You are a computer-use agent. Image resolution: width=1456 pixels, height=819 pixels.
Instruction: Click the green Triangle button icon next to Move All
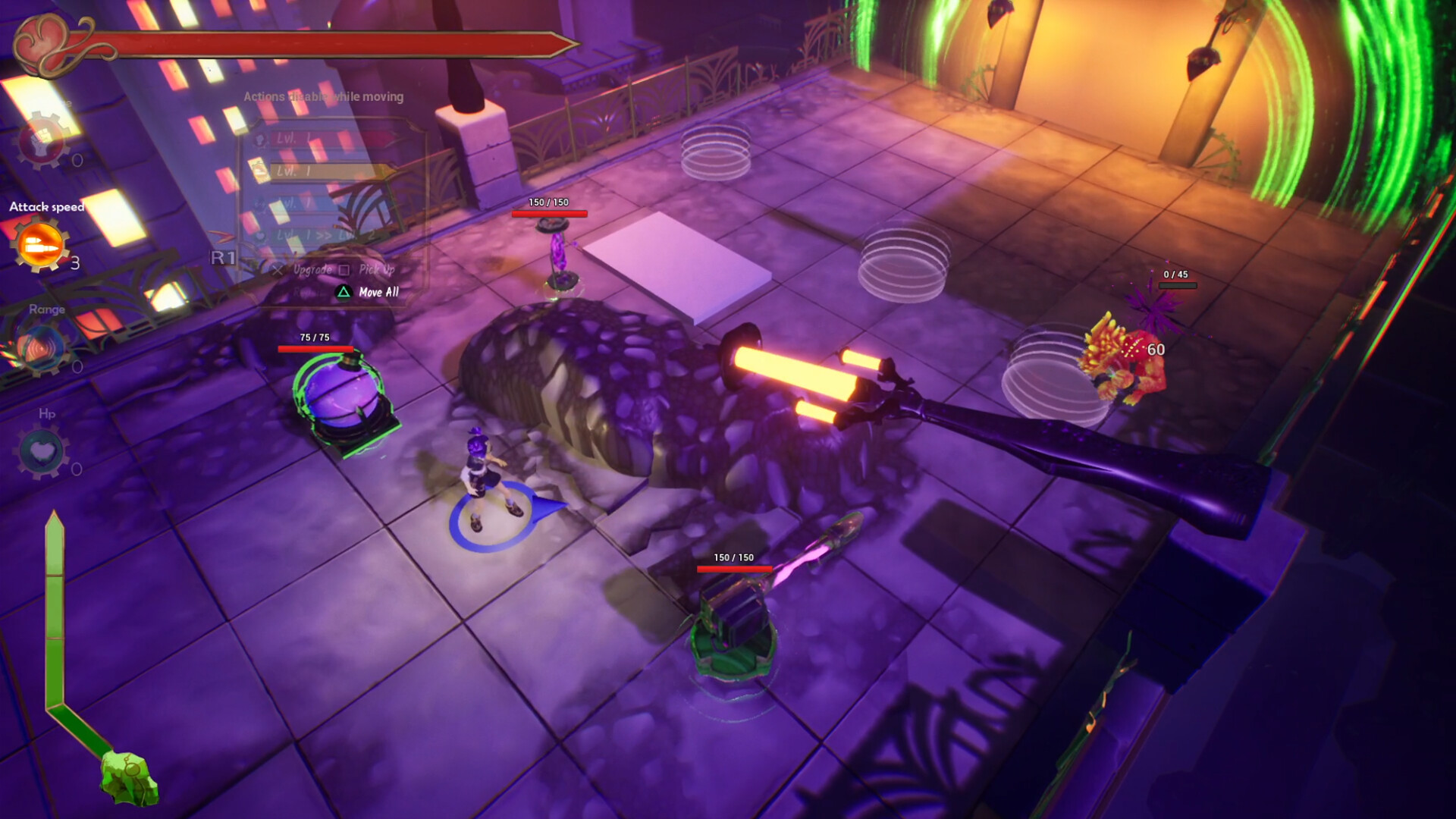coord(344,292)
